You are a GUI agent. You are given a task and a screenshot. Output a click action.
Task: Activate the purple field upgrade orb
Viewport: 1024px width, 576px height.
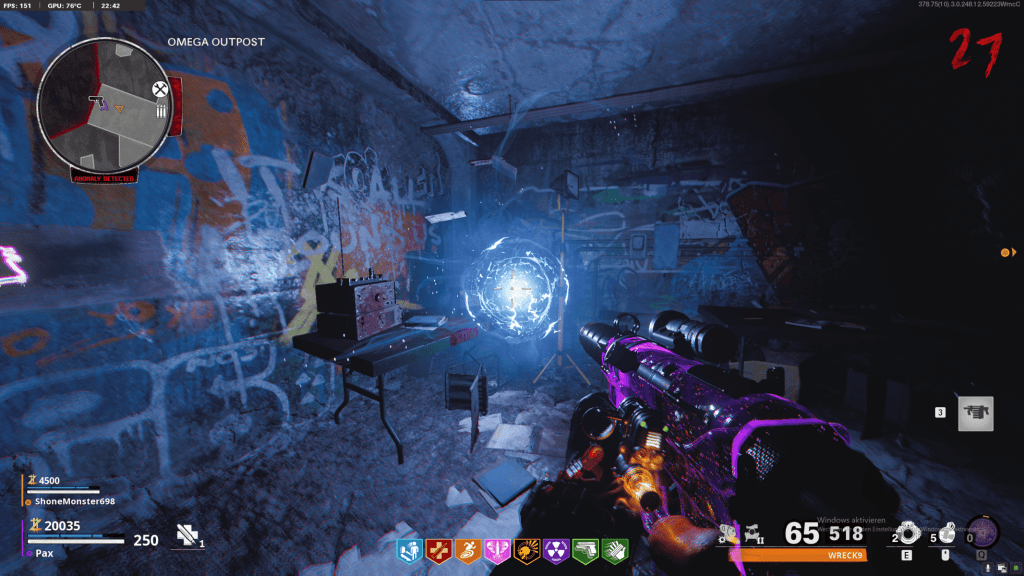tap(984, 531)
